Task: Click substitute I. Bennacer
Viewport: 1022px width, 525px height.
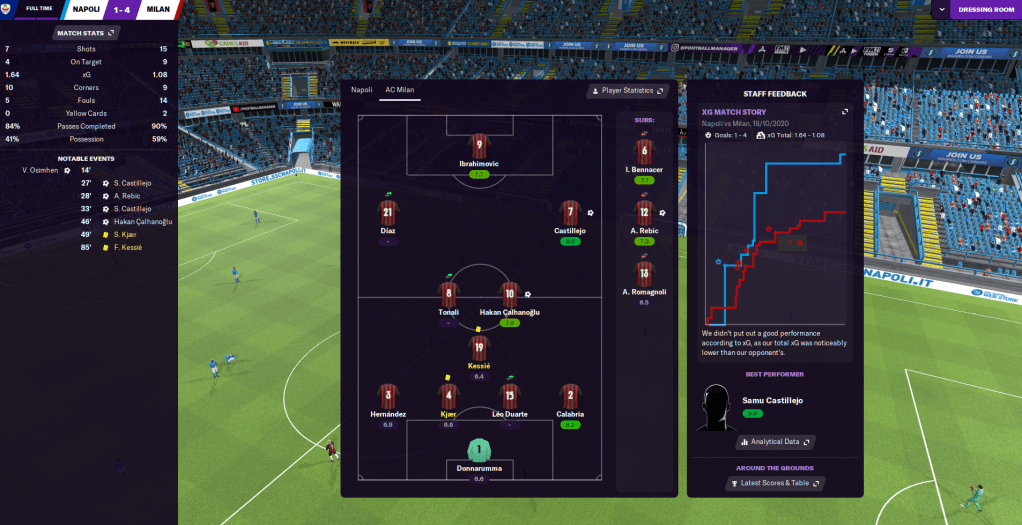Action: click(644, 157)
